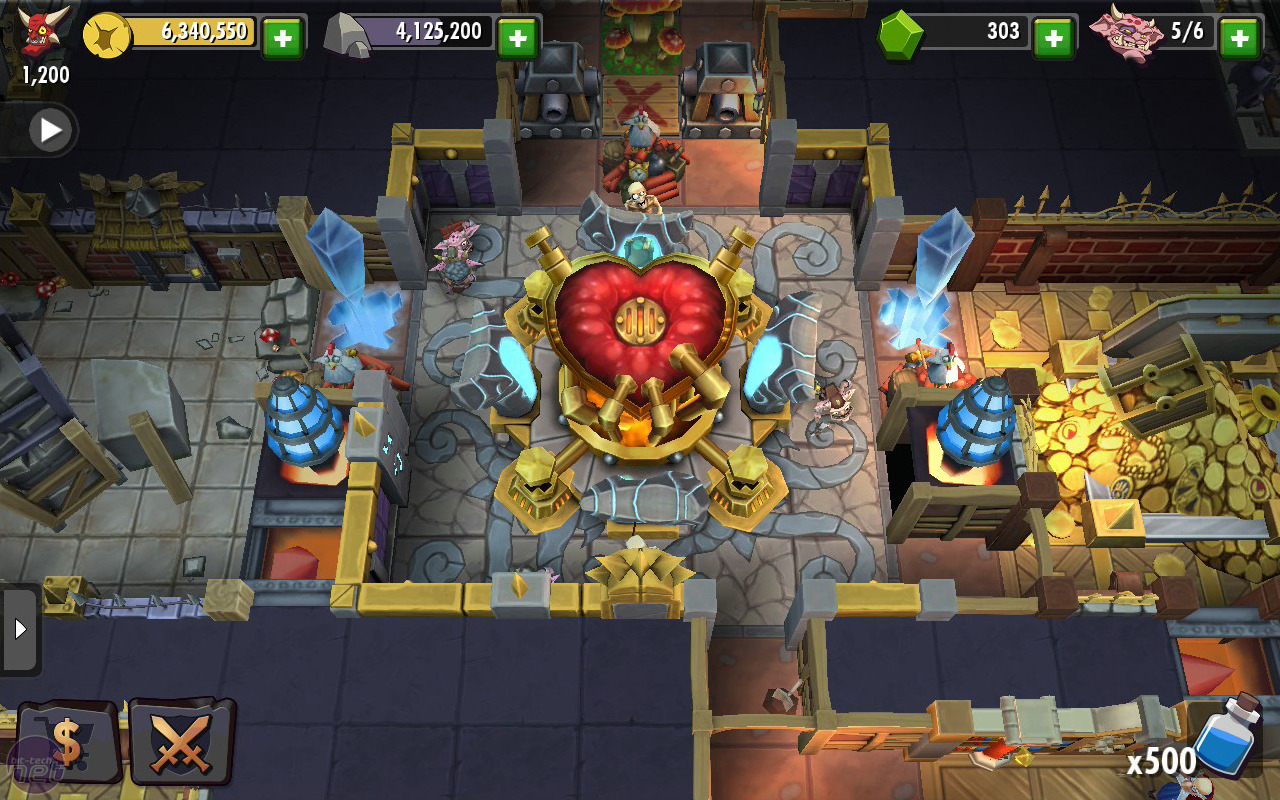Viewport: 1280px width, 800px height.
Task: Open the dollar sign shop button
Action: (67, 742)
